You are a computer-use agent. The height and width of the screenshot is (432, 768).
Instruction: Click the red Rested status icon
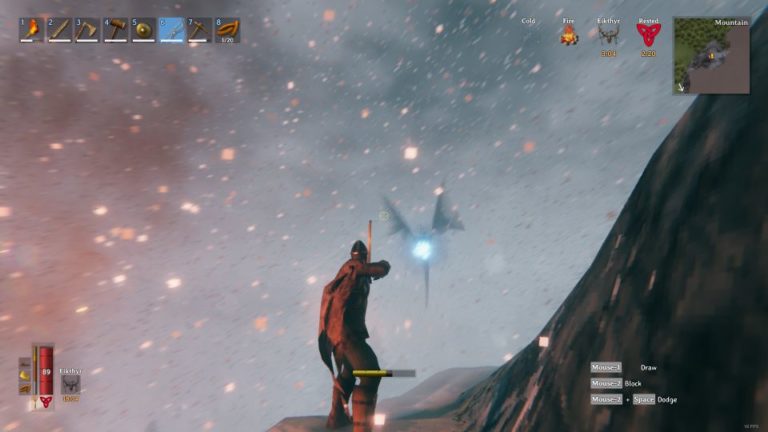[x=647, y=36]
